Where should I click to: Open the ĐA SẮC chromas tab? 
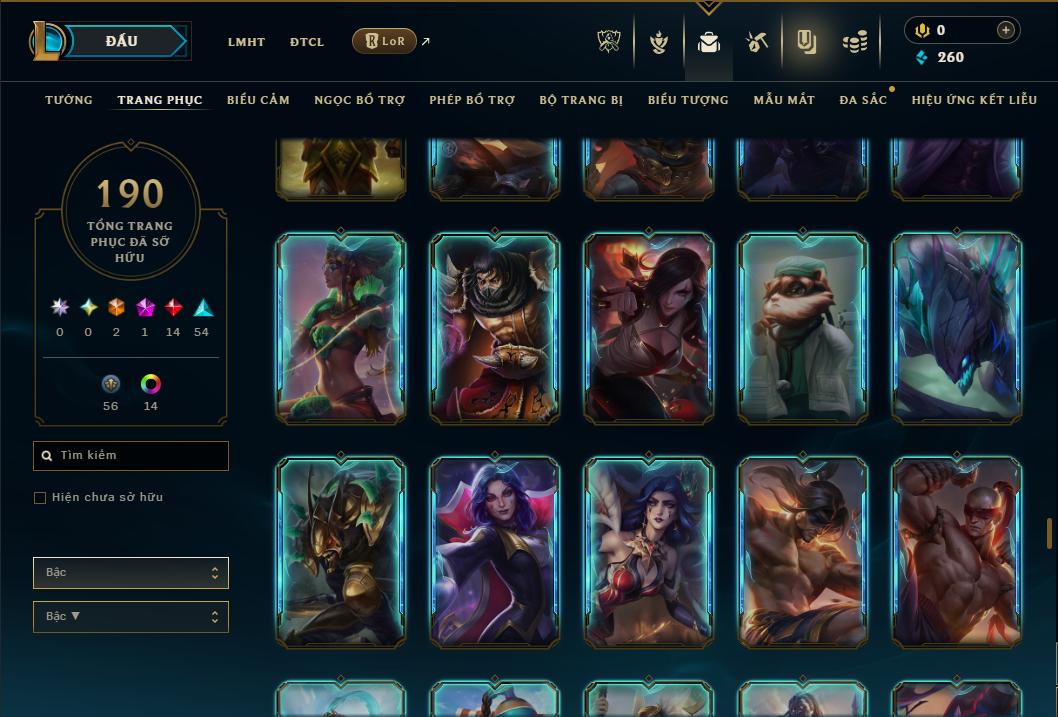point(863,100)
